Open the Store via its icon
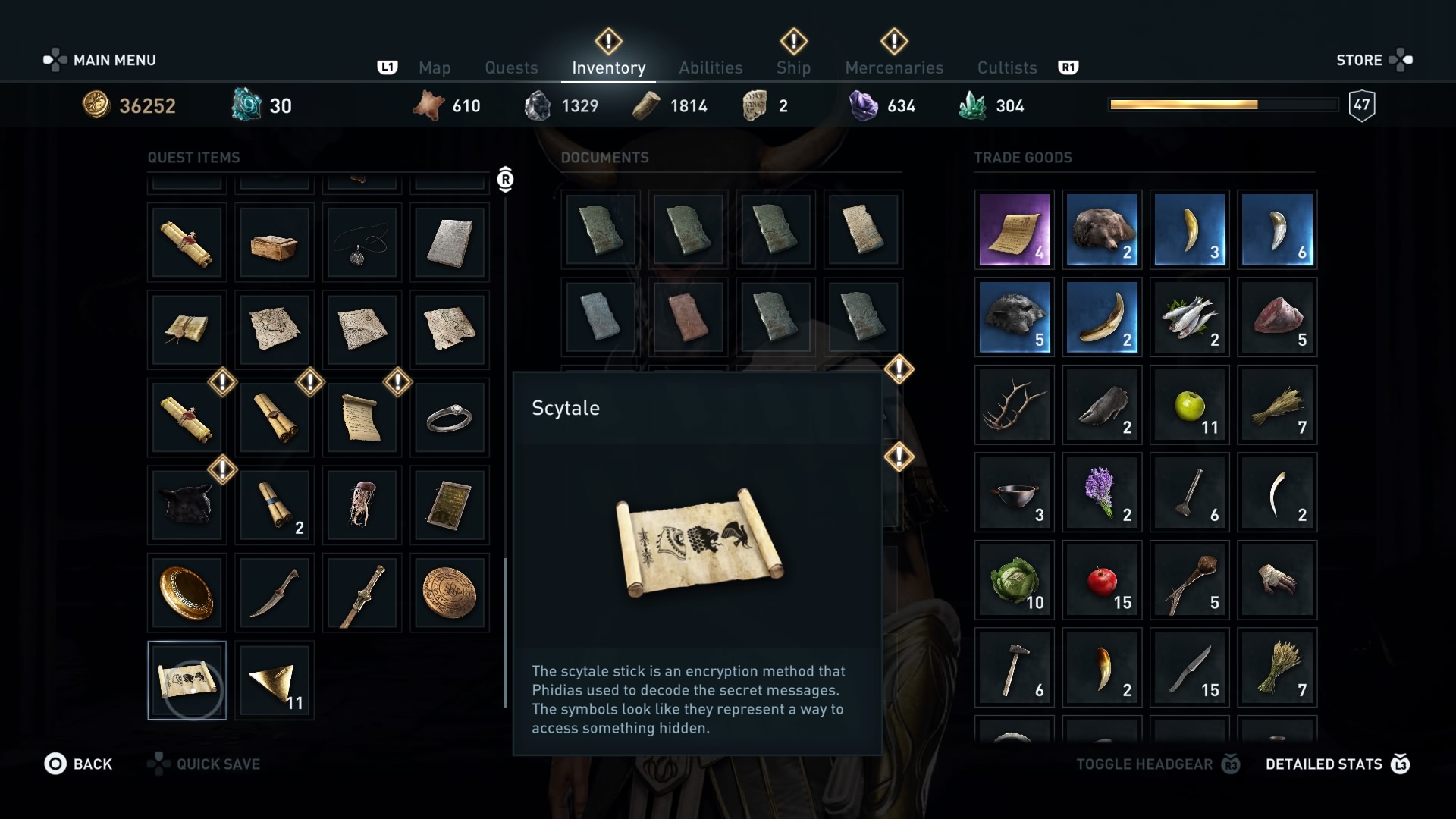Screen dimensions: 1456x819 pos(1403,60)
